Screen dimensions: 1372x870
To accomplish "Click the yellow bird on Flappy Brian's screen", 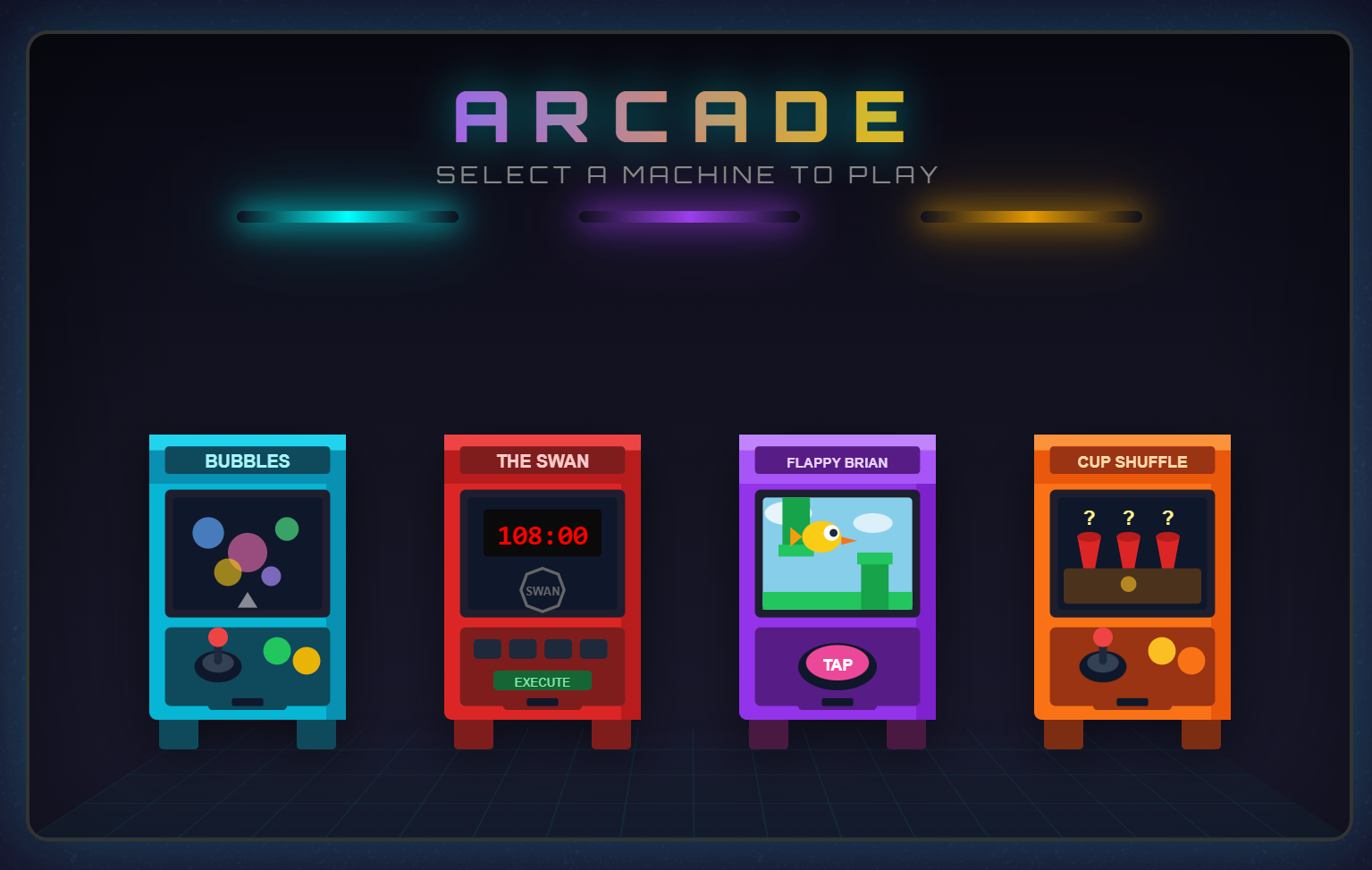I will tap(821, 538).
